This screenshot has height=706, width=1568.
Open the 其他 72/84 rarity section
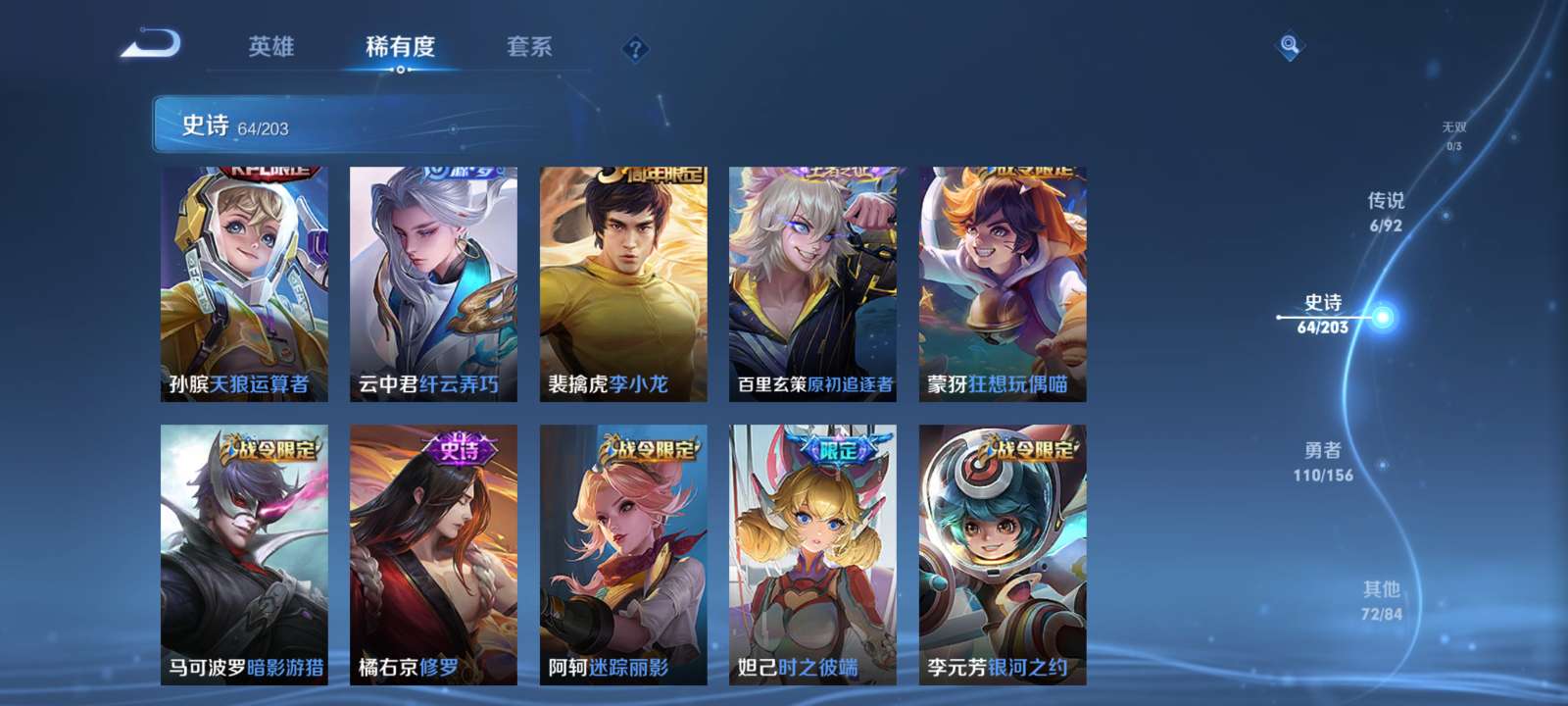pyautogui.click(x=1382, y=595)
